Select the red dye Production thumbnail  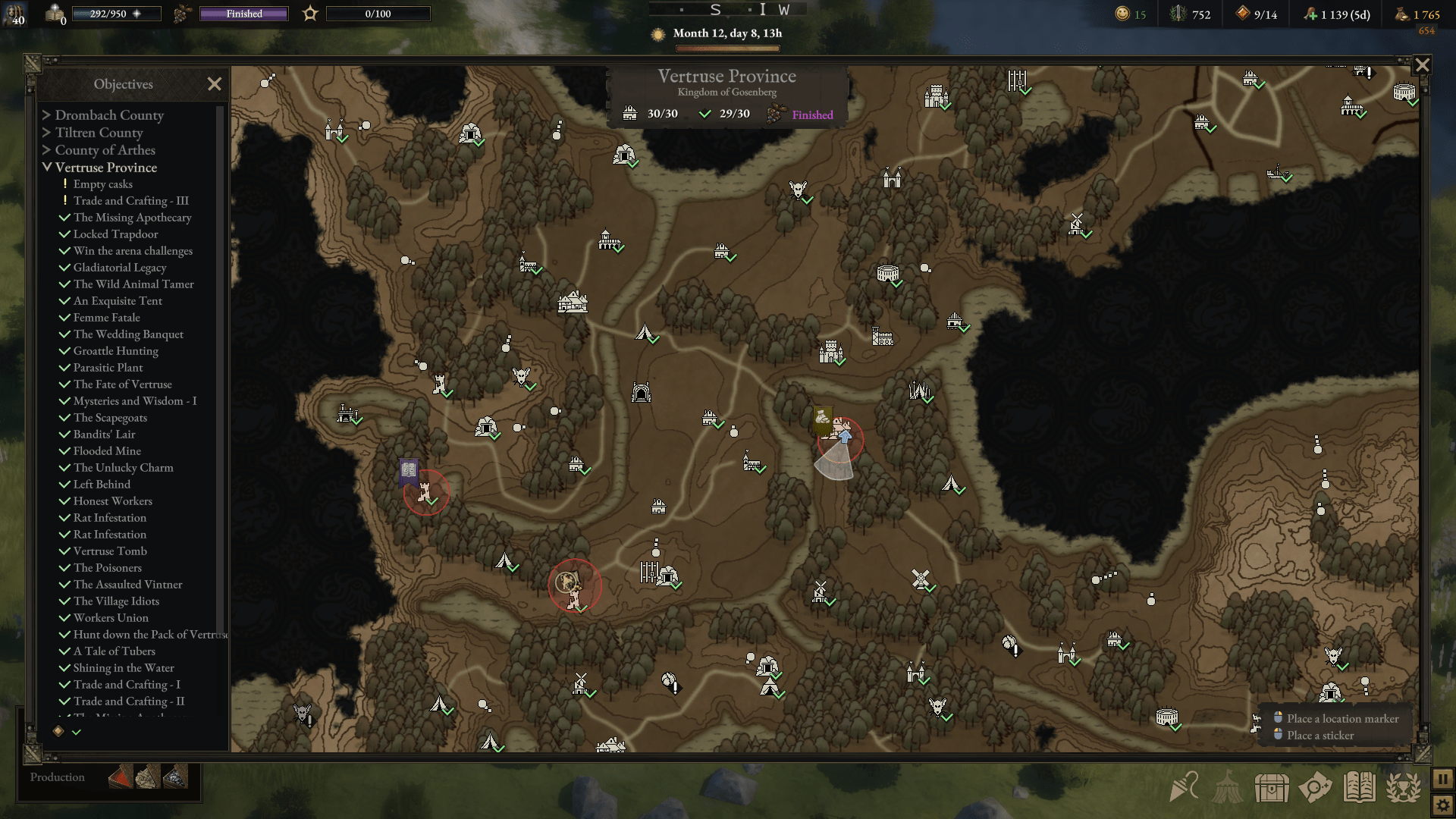[120, 777]
